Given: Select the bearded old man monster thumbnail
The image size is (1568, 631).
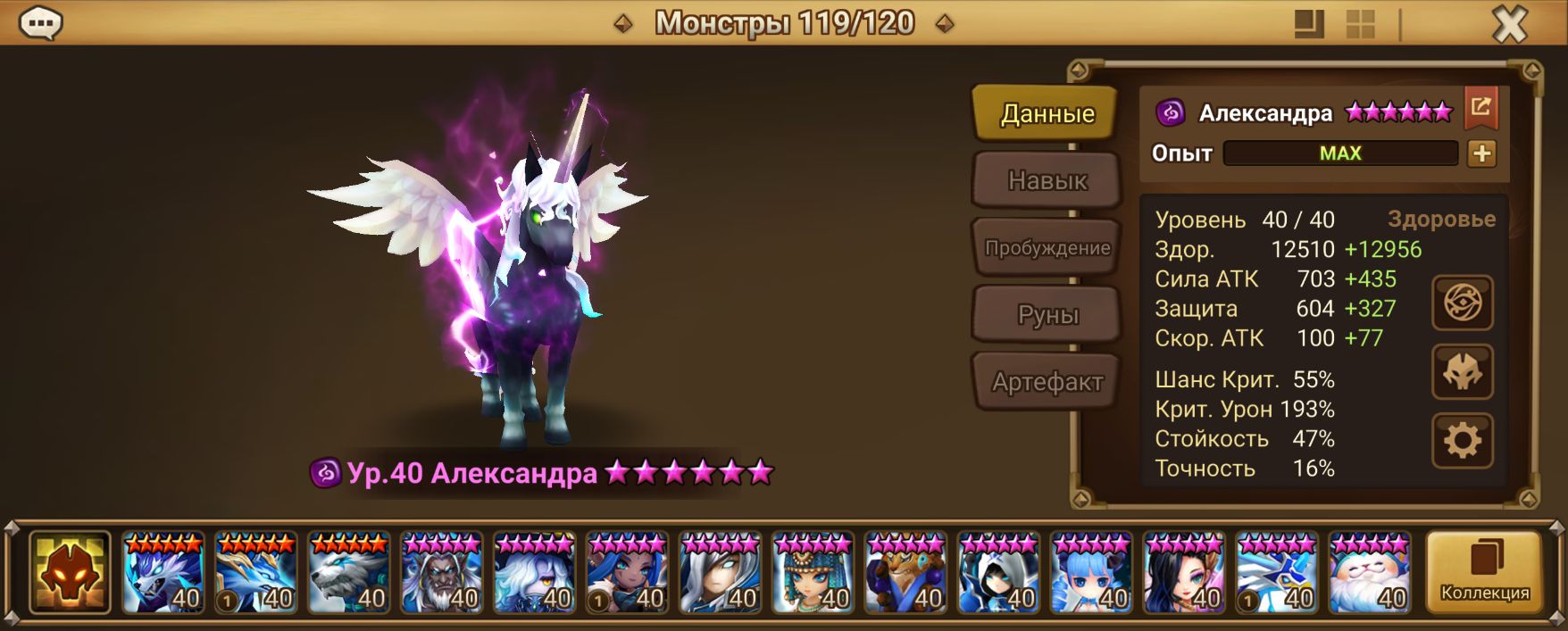Looking at the screenshot, I should coord(442,573).
